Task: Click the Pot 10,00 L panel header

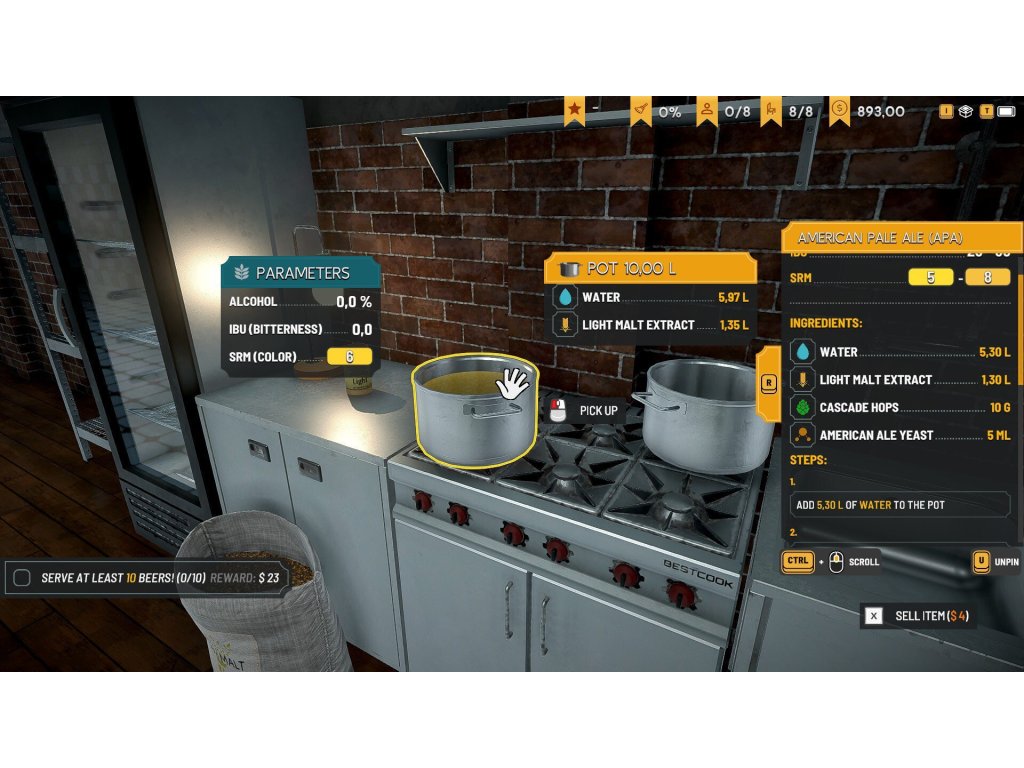Action: [650, 269]
